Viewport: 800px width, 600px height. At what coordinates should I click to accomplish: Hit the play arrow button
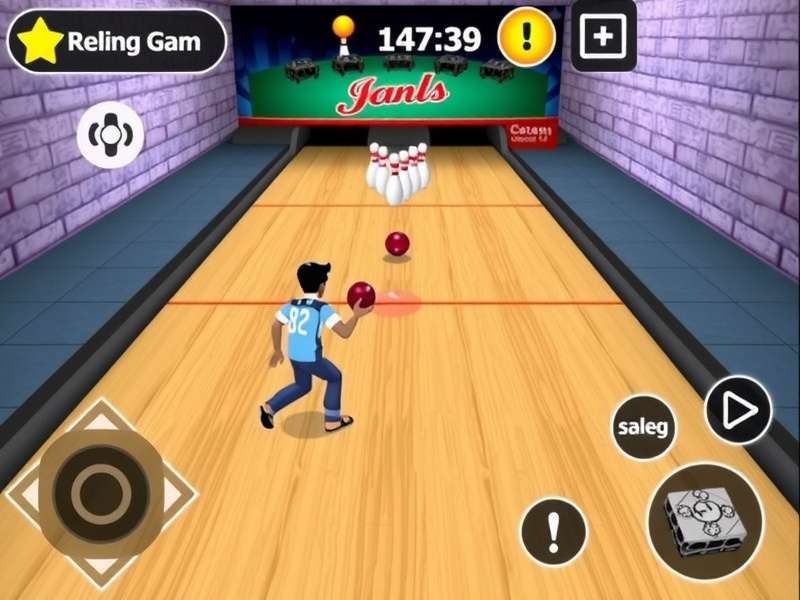(x=738, y=410)
